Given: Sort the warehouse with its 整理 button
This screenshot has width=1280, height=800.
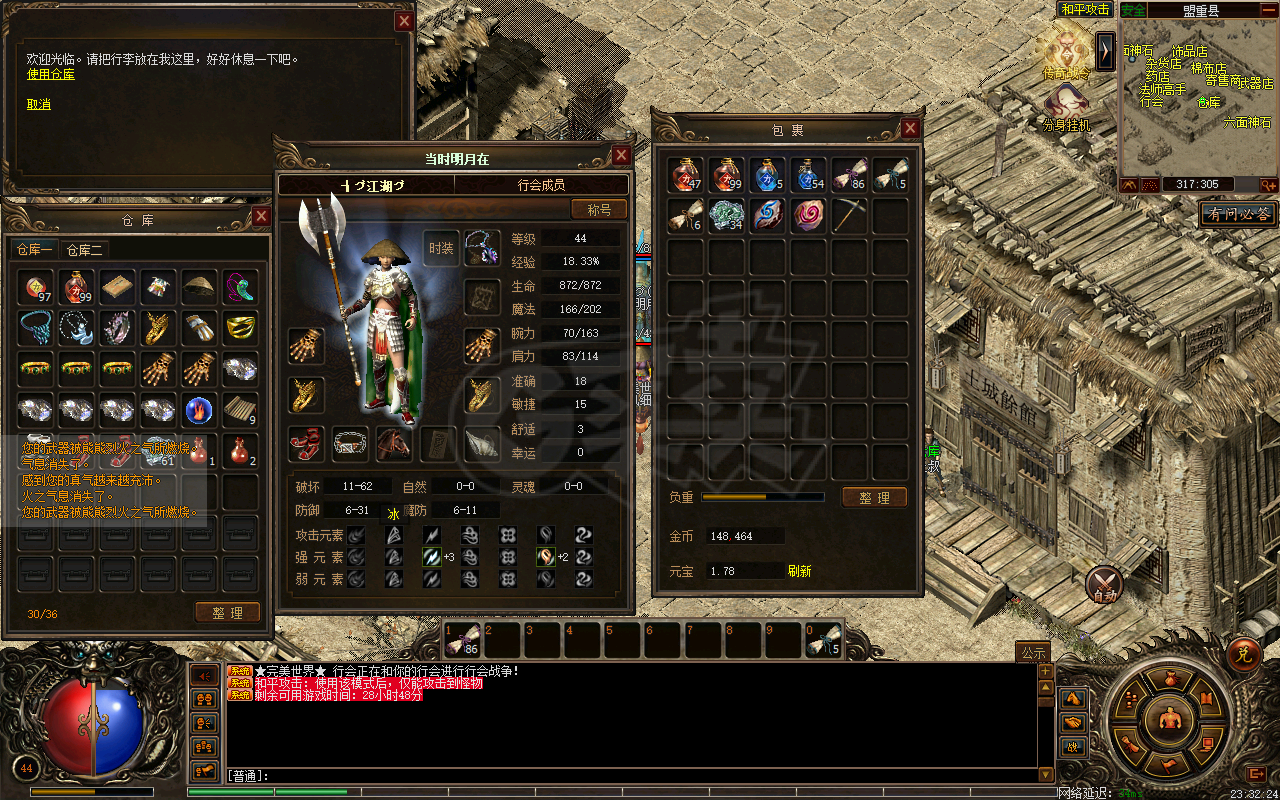Looking at the screenshot, I should point(228,613).
